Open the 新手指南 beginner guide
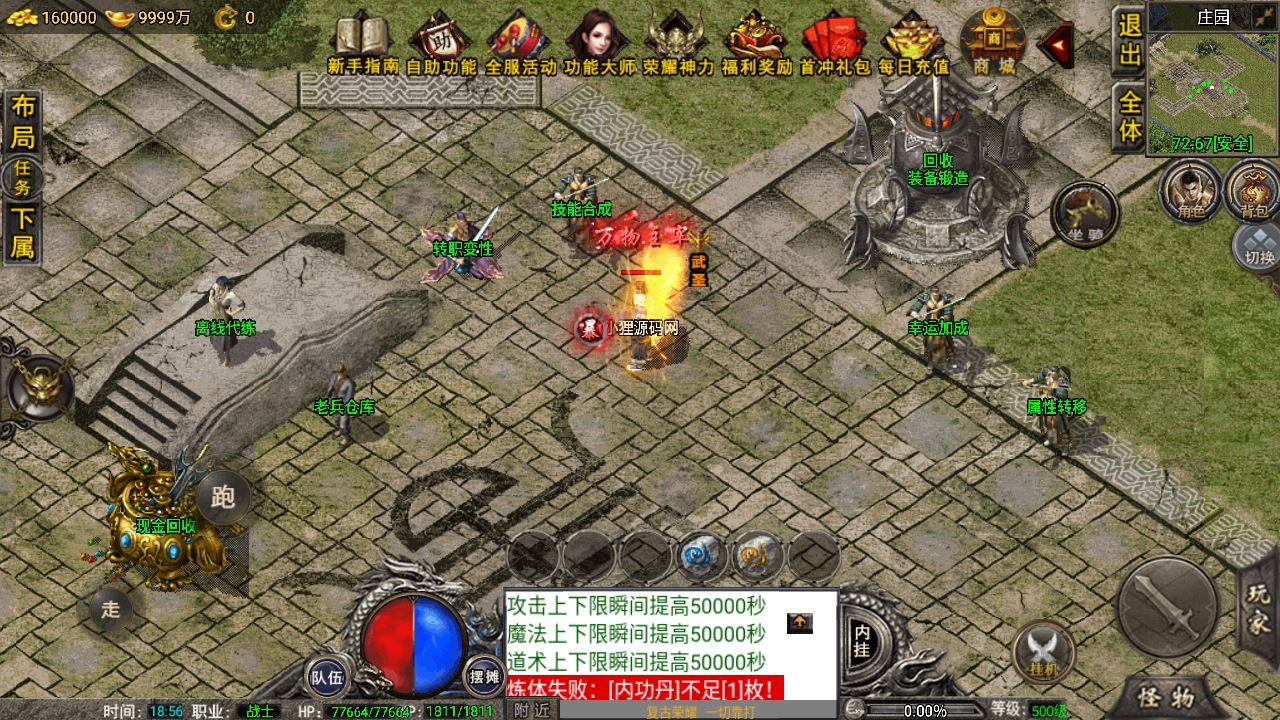This screenshot has height=720, width=1280. click(362, 42)
